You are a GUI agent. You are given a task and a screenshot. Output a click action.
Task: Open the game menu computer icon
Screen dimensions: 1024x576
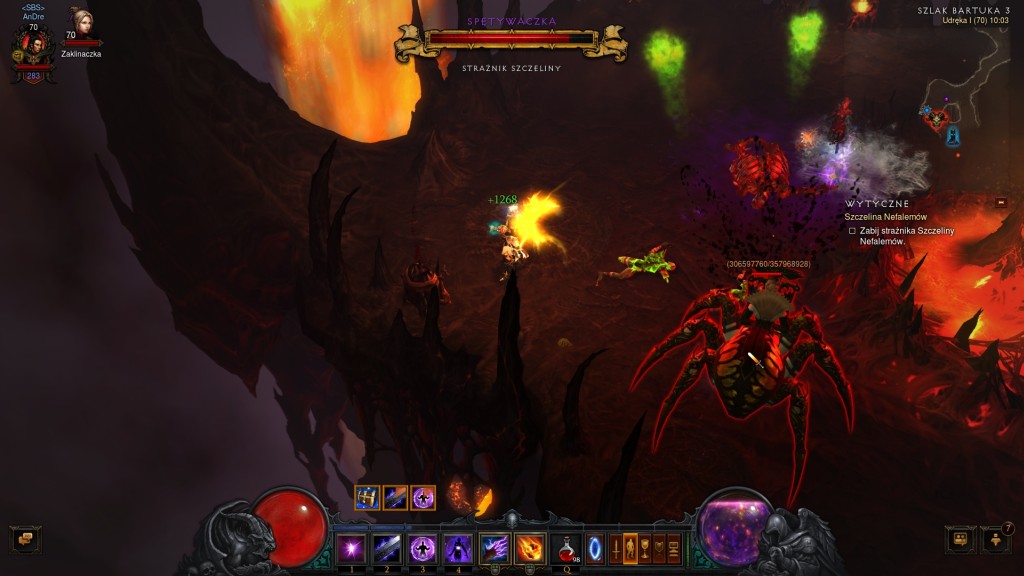[674, 548]
